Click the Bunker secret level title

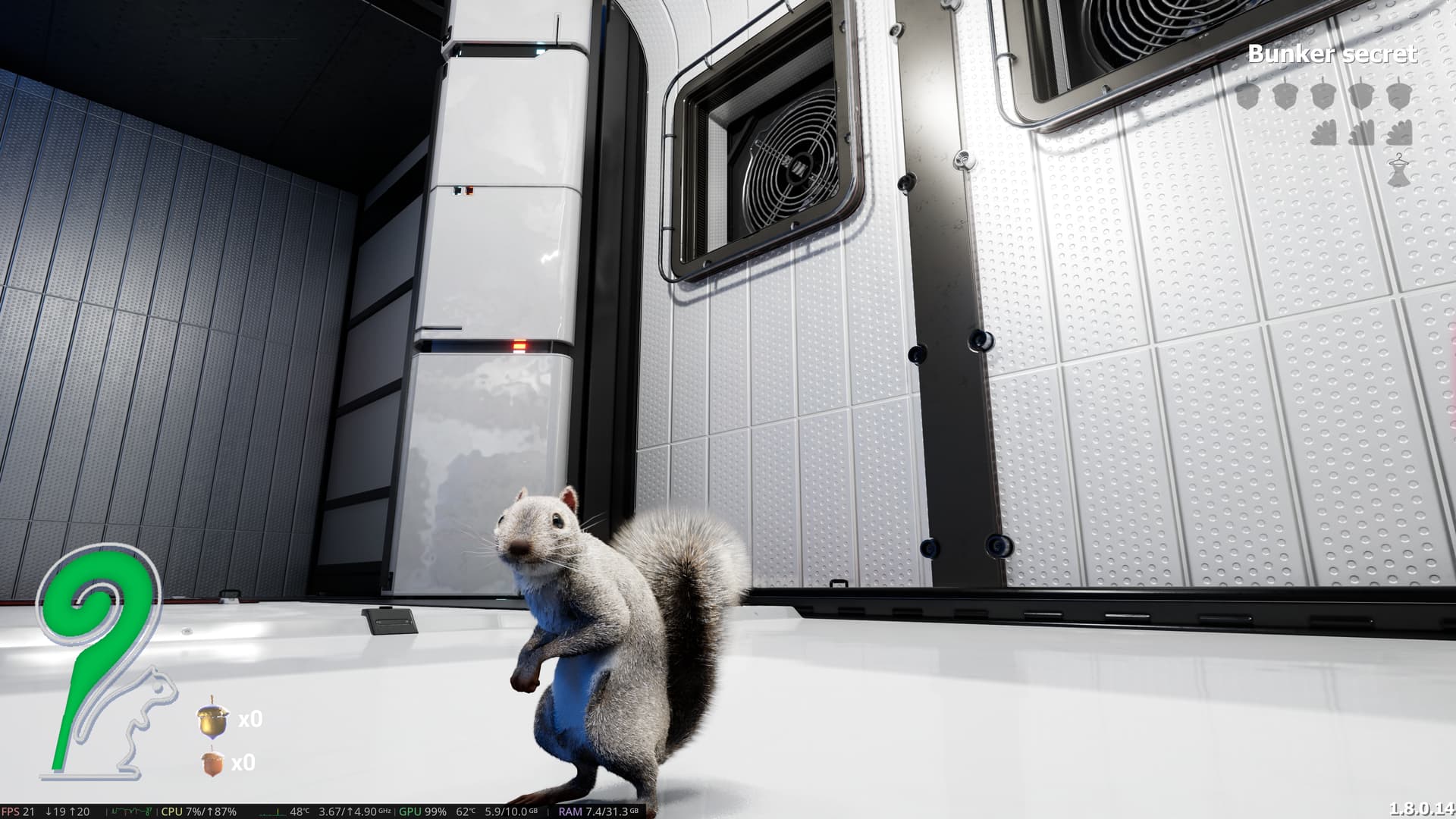[x=1332, y=54]
